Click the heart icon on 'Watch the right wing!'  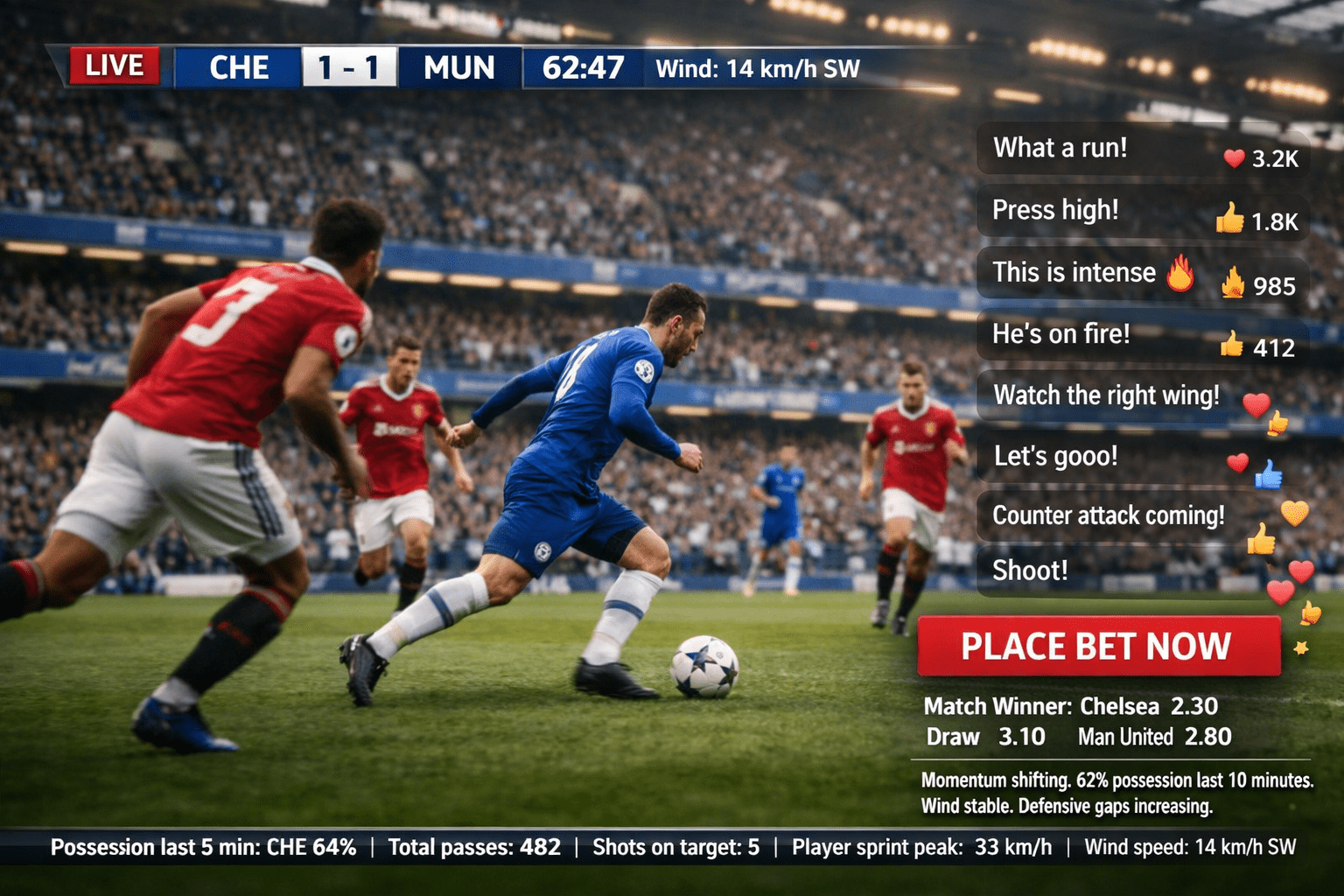click(1258, 403)
